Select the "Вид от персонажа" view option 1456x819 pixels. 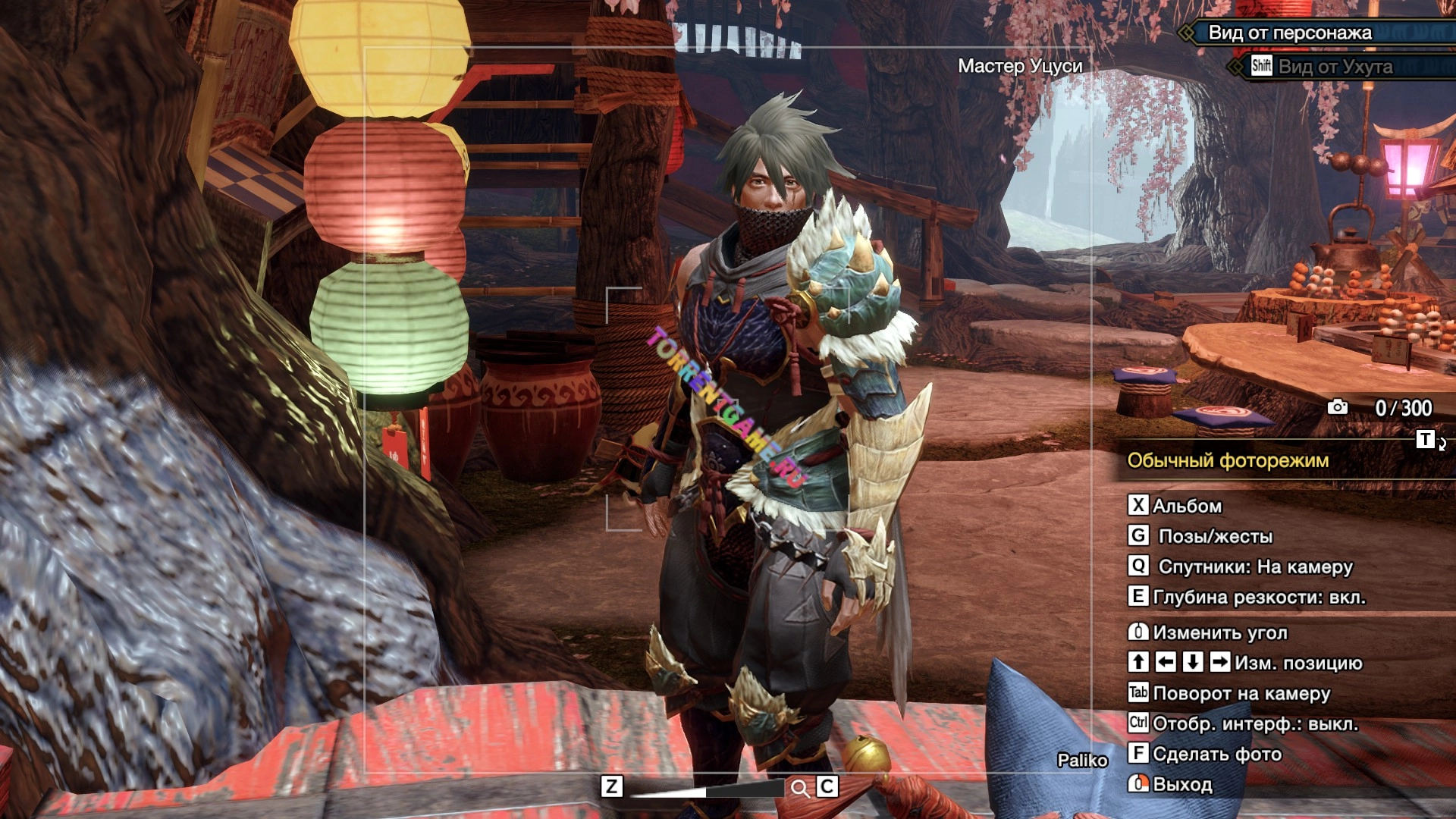[1289, 33]
